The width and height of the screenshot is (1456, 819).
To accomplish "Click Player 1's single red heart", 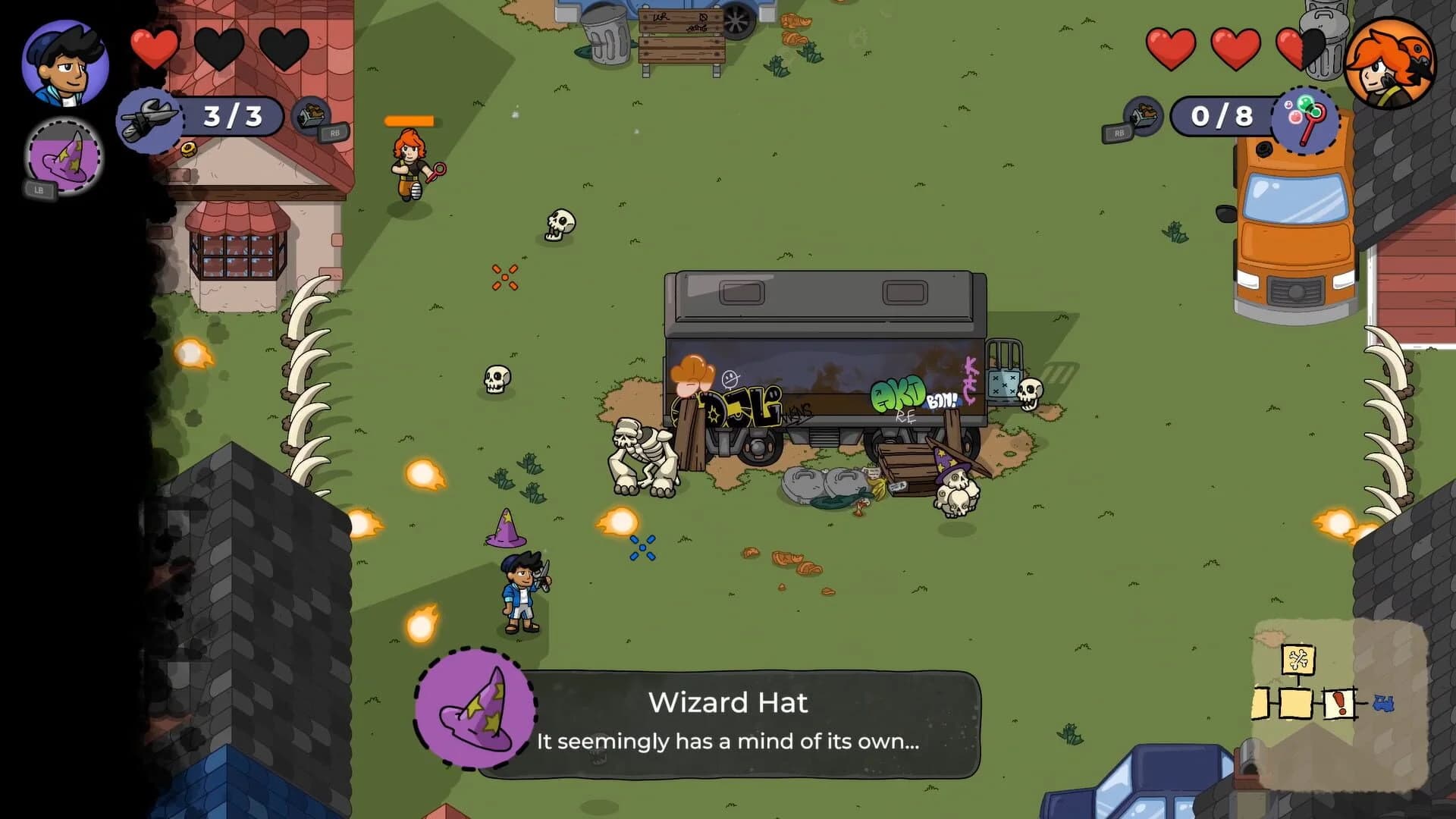I will (x=154, y=47).
